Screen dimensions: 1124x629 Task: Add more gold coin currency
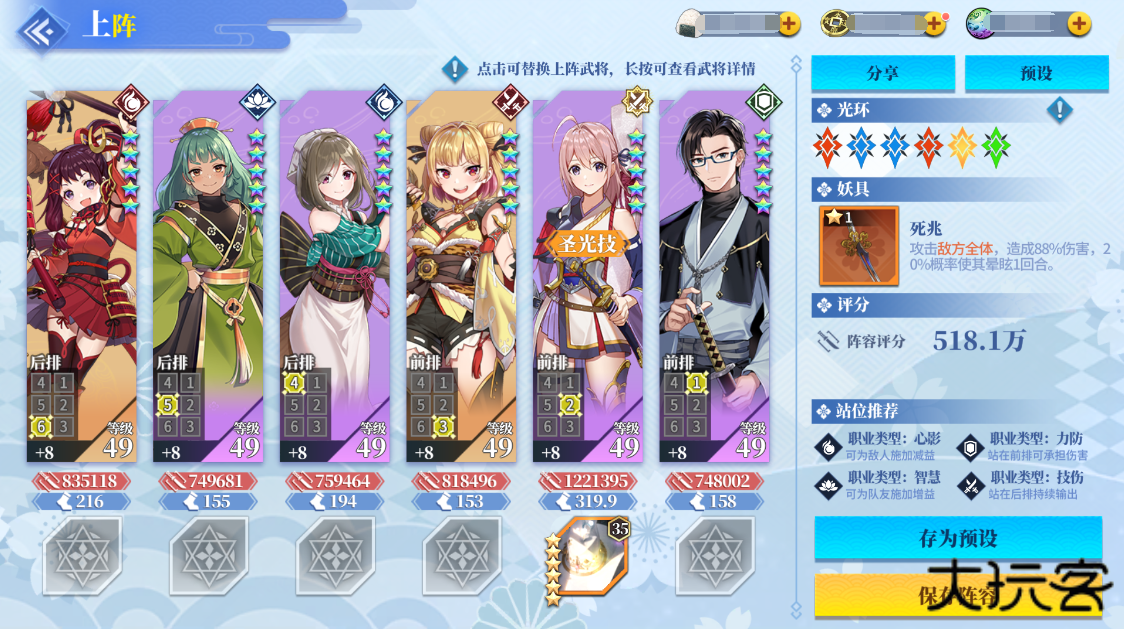pyautogui.click(x=934, y=24)
